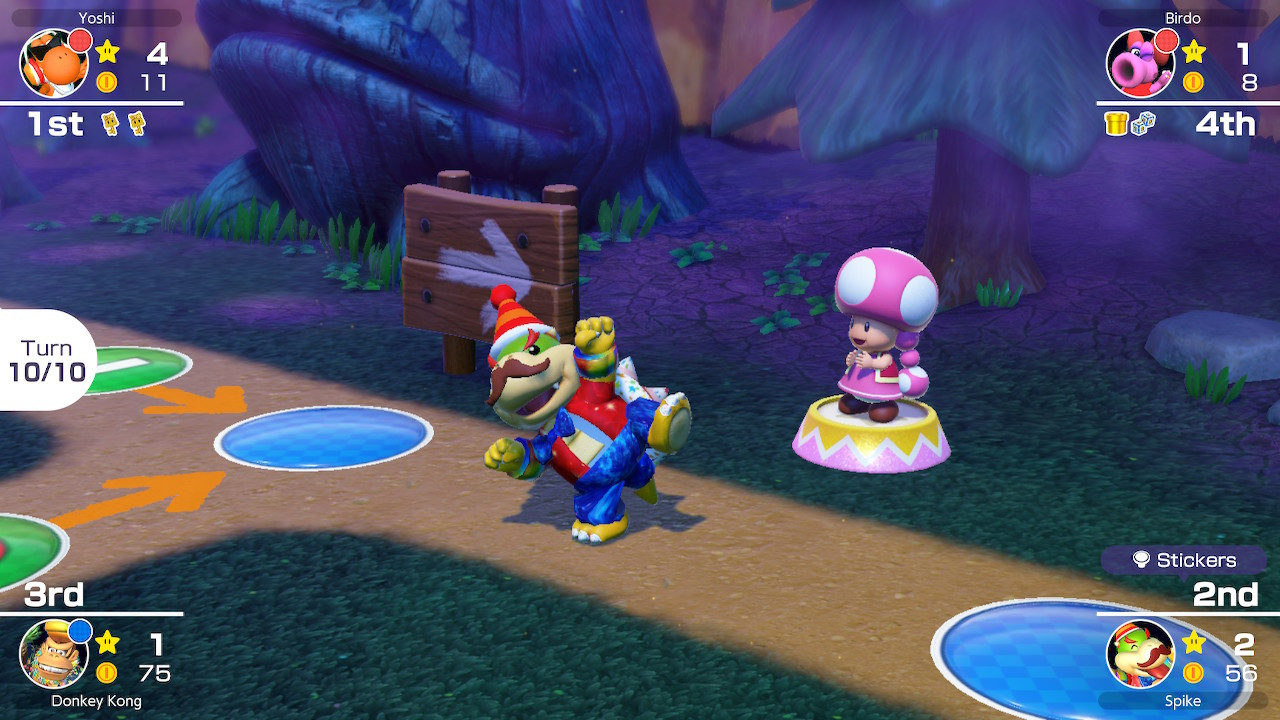Viewport: 1280px width, 720px height.
Task: Select the Star icon in Spike's panel
Action: tap(1194, 643)
